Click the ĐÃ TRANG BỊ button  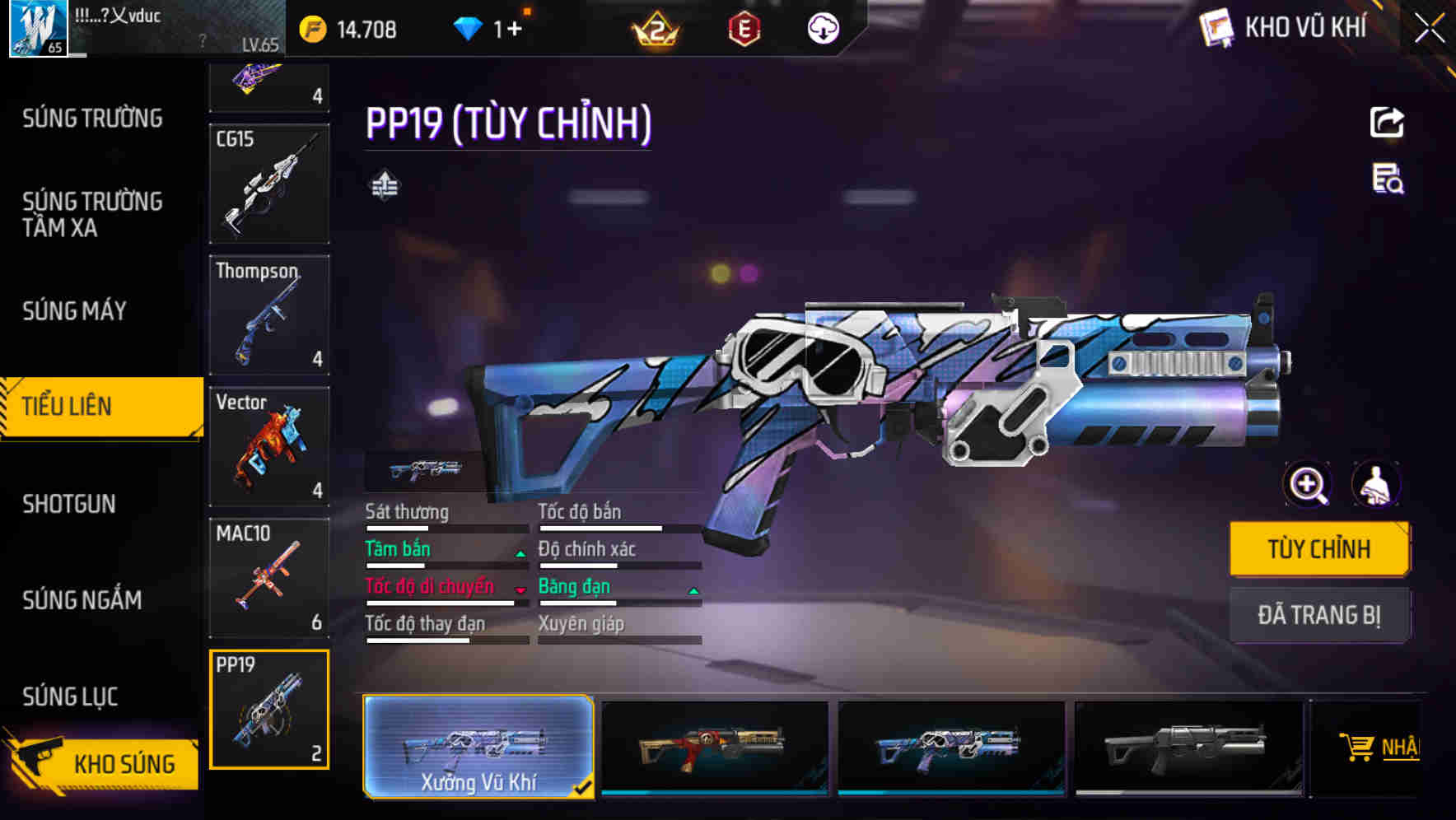(x=1320, y=615)
